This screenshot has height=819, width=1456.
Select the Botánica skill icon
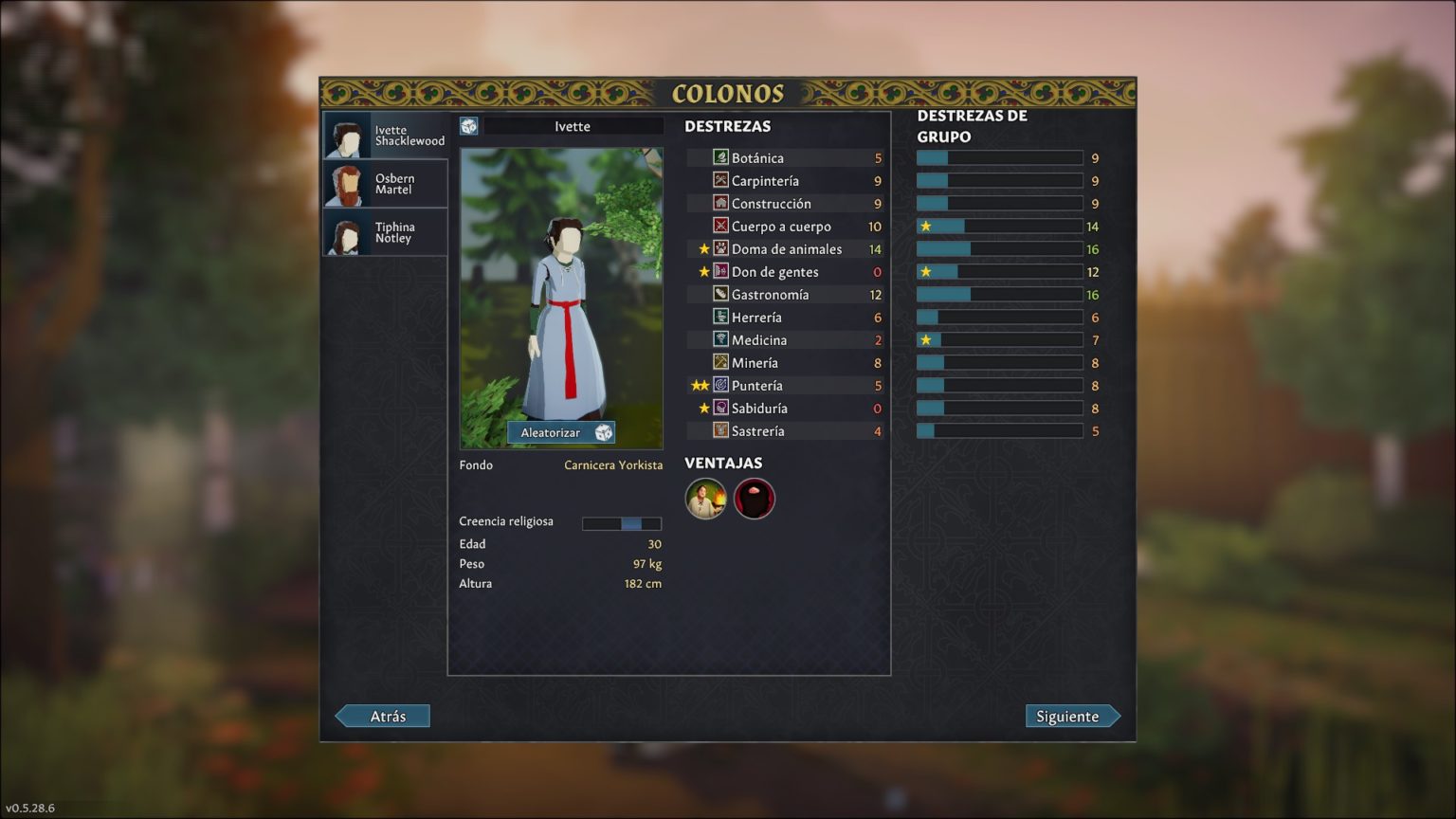[x=720, y=157]
